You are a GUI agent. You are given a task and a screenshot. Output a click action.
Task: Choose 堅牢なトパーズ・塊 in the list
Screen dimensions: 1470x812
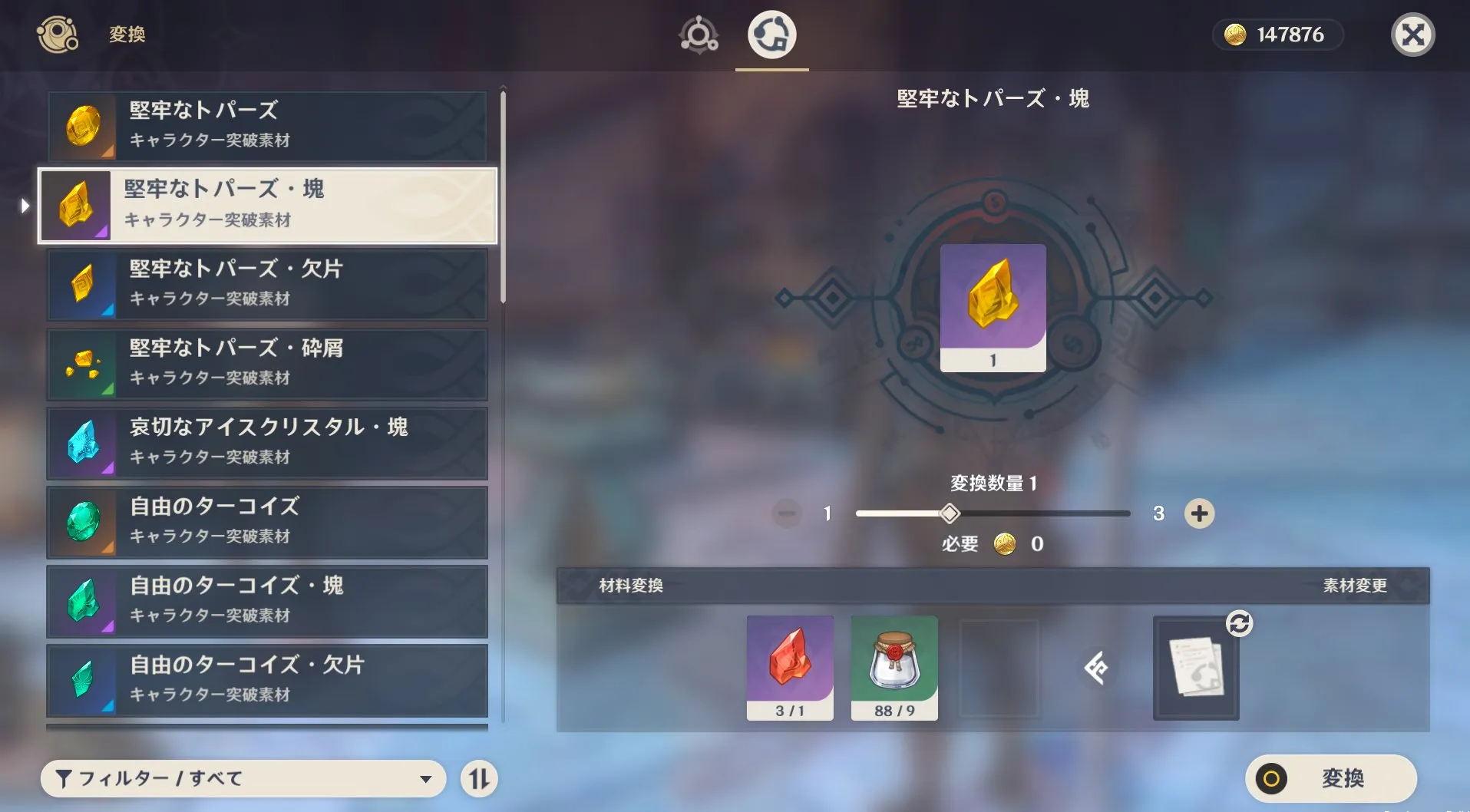[267, 205]
